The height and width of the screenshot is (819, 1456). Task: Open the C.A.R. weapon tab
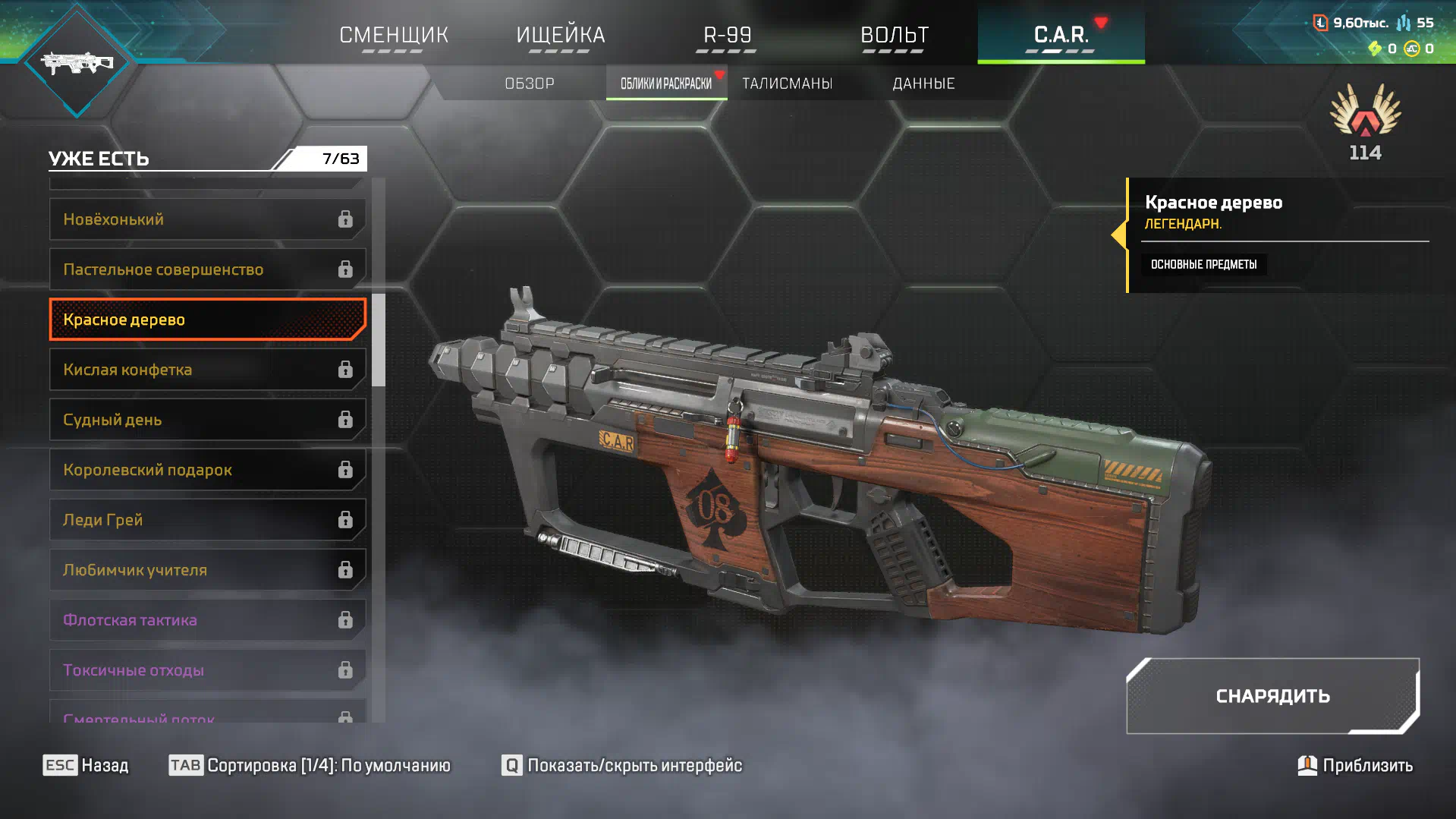[1061, 35]
